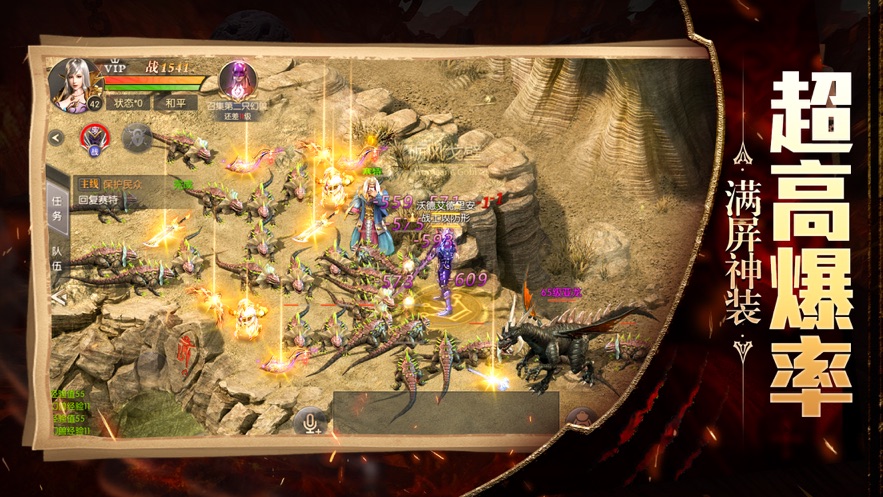Screen dimensions: 883x497
Task: Tap the VIP crown badge
Action: pyautogui.click(x=117, y=66)
